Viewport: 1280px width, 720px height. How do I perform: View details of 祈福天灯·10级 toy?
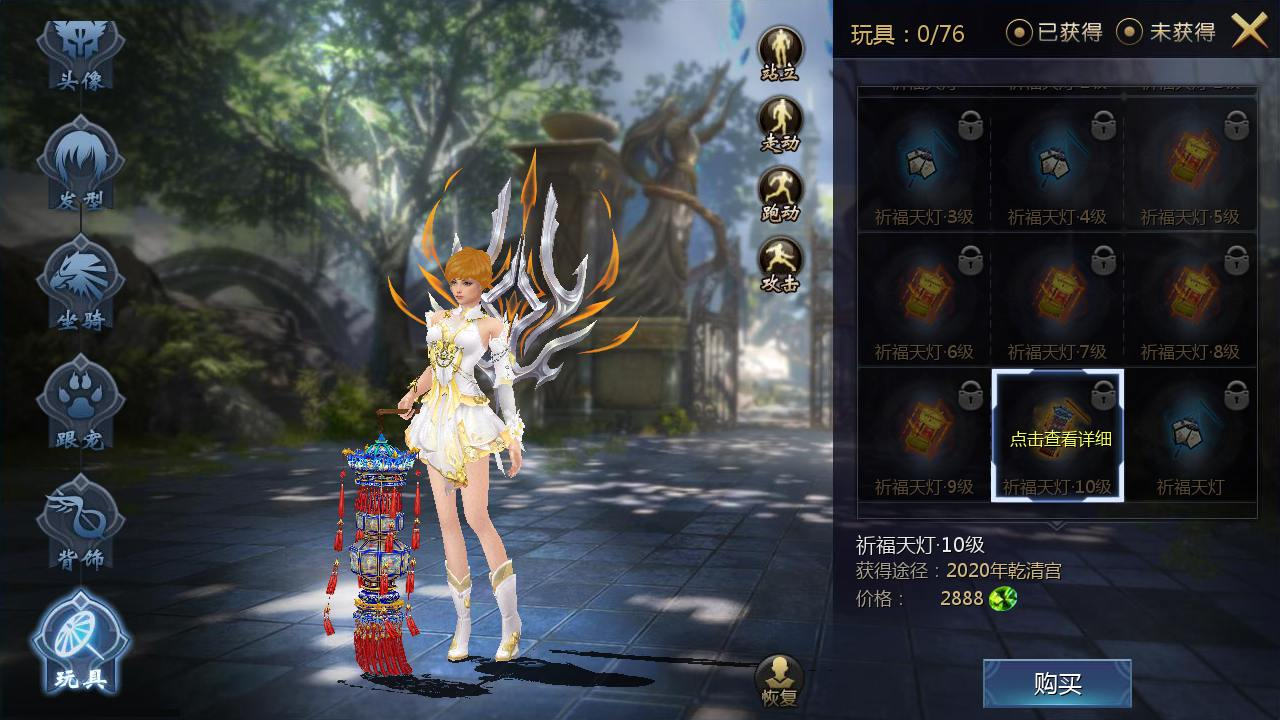click(1057, 434)
